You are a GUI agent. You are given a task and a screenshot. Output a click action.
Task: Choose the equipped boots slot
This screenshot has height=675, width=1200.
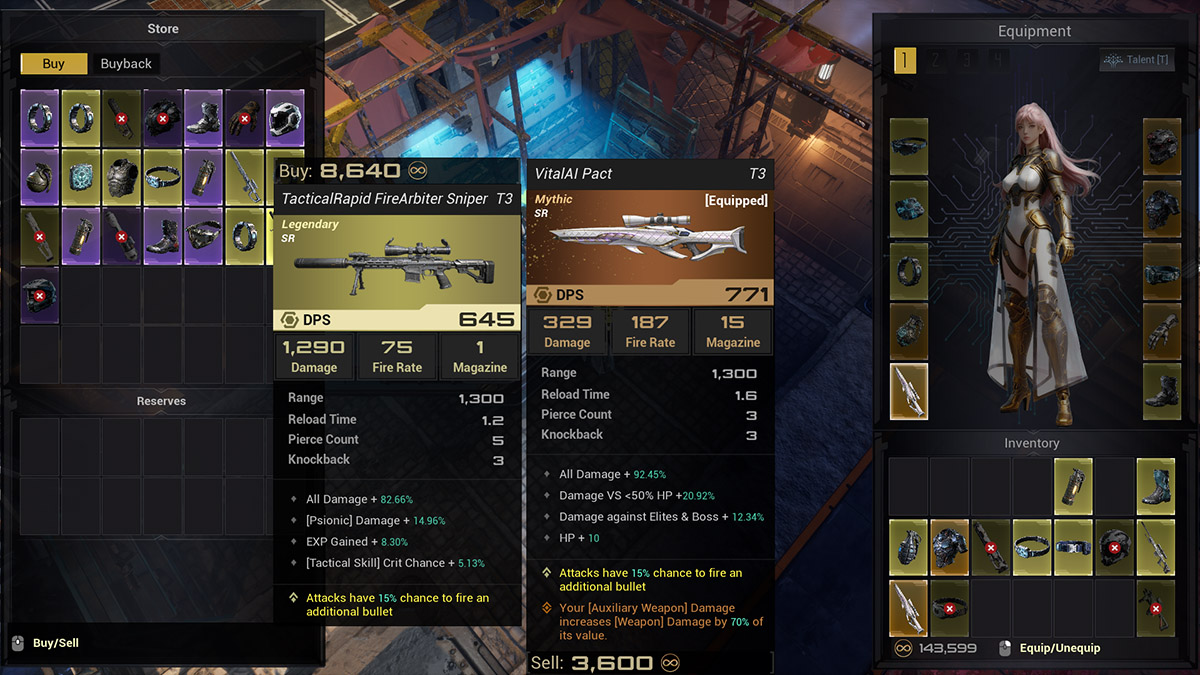[x=1162, y=392]
